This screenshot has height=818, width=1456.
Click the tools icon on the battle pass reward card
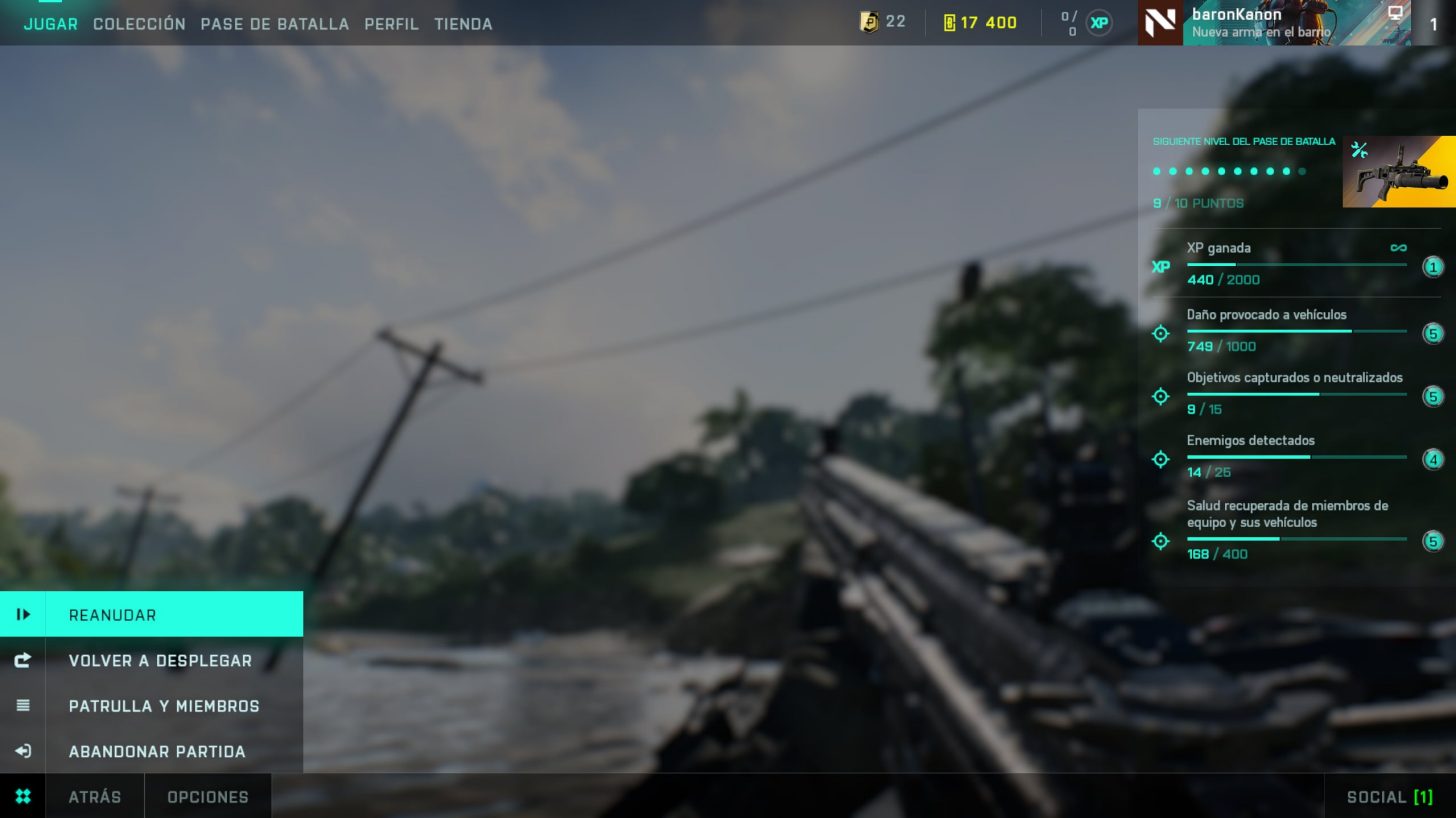[x=1360, y=150]
